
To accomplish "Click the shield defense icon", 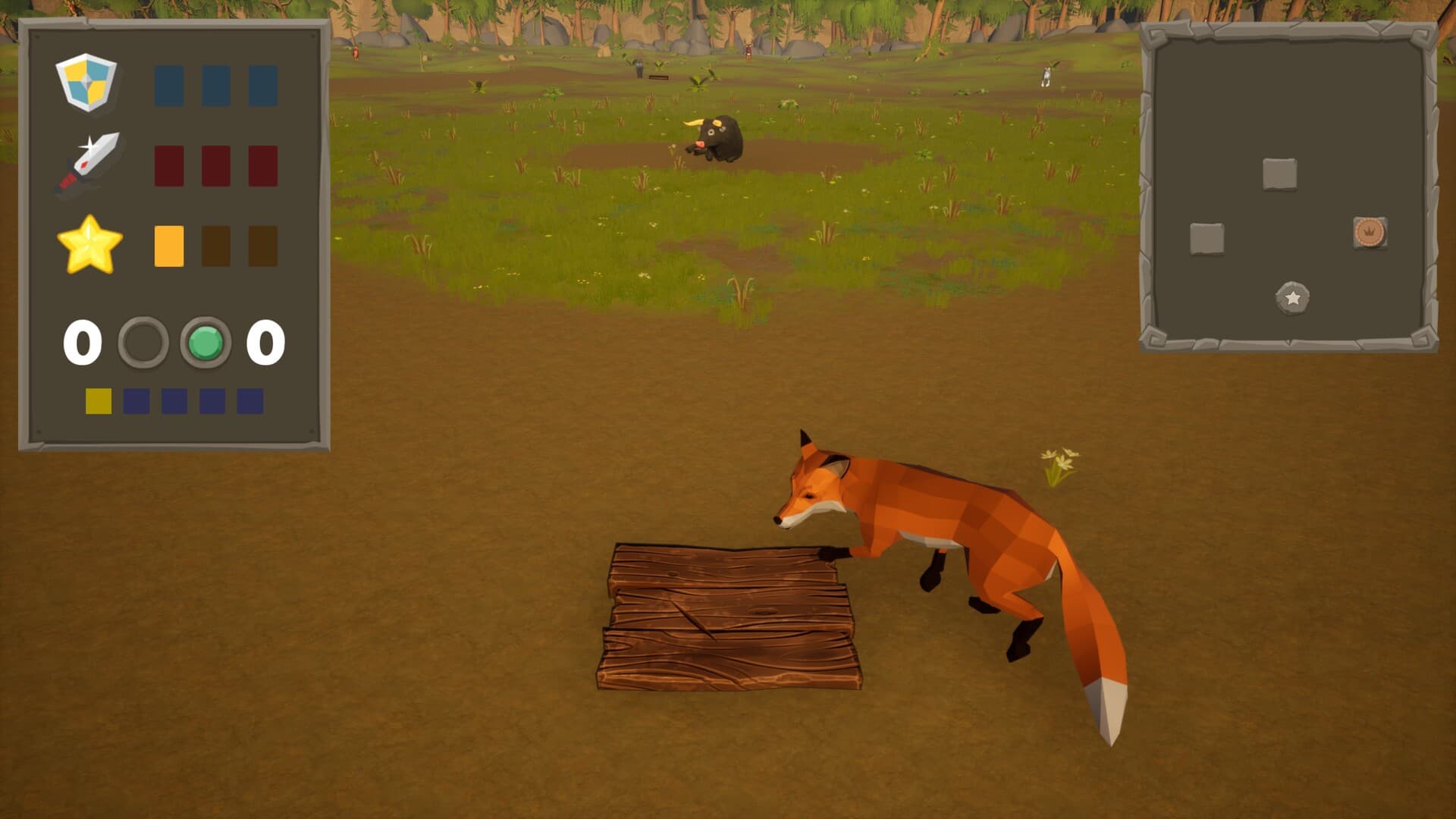I will [x=86, y=82].
